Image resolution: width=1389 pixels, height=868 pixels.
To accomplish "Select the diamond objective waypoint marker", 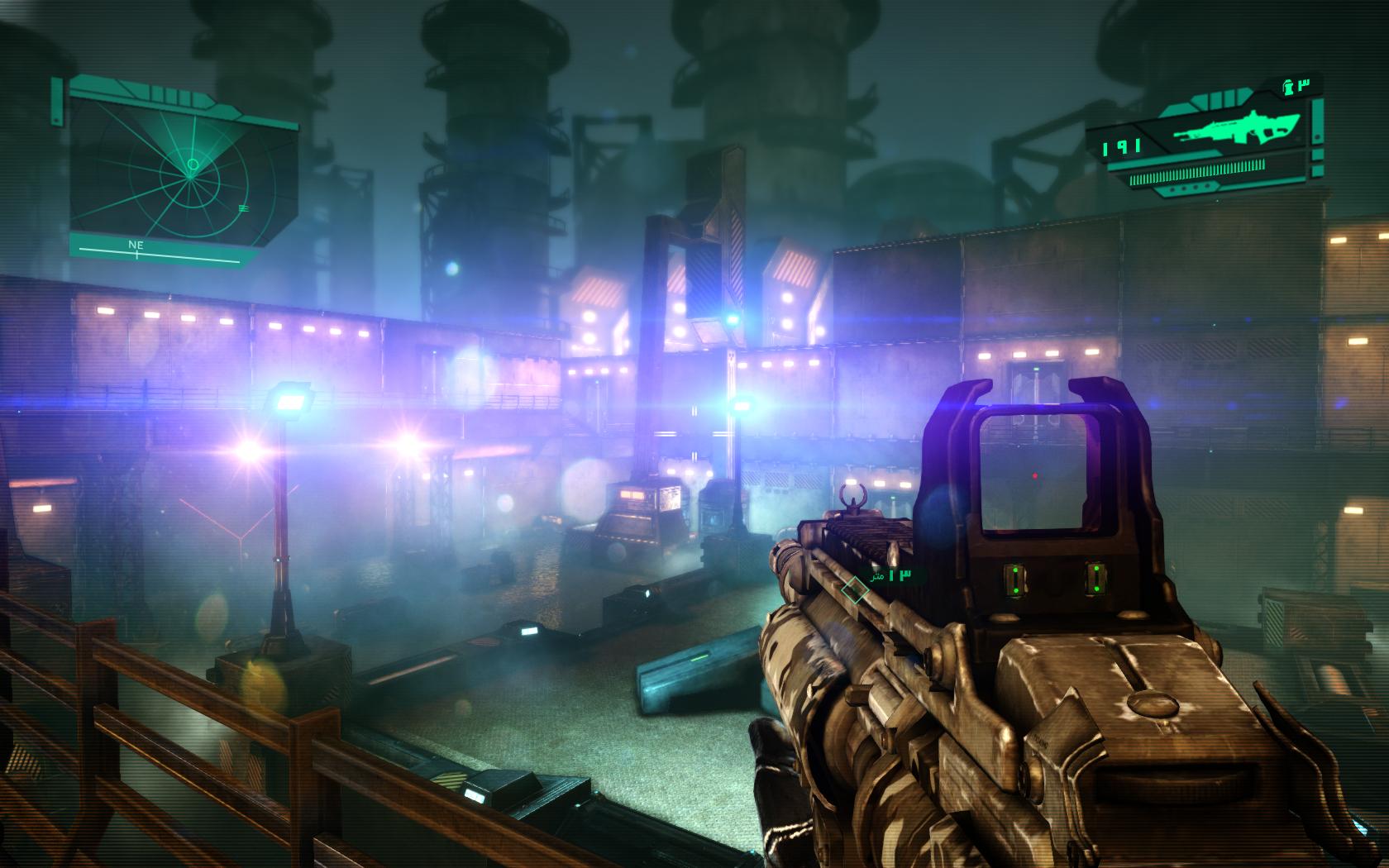I will point(854,590).
